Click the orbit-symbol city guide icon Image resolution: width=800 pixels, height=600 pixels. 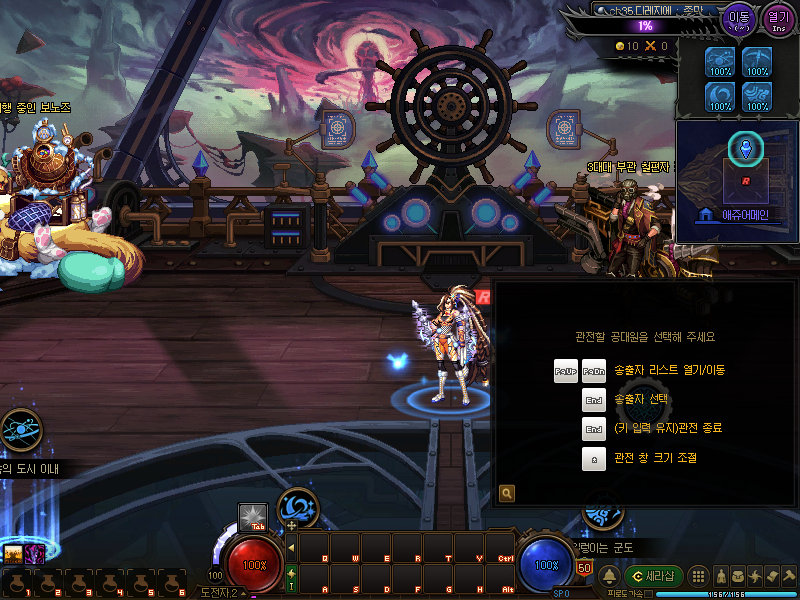[x=20, y=430]
